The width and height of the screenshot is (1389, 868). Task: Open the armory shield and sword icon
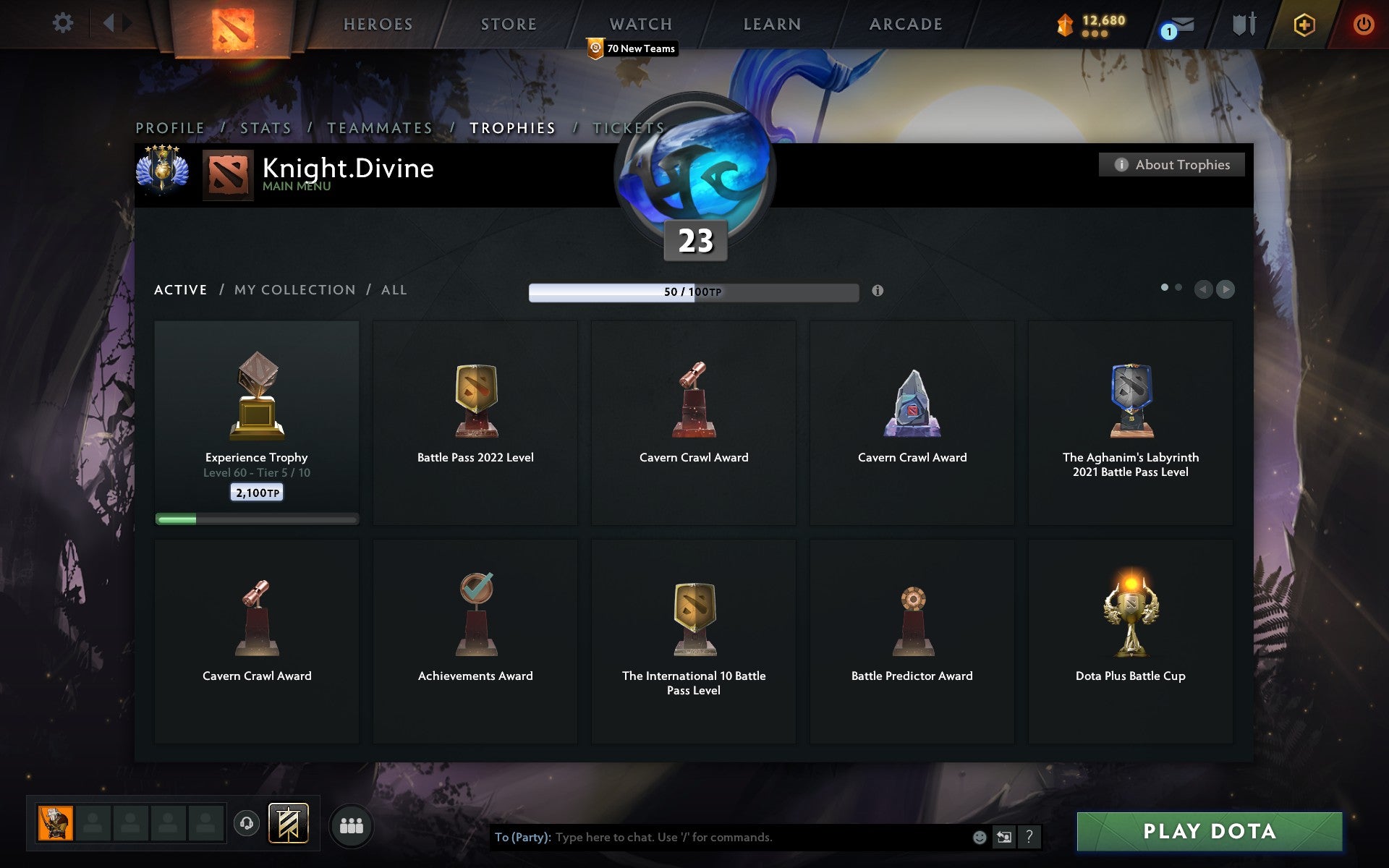pyautogui.click(x=1244, y=24)
